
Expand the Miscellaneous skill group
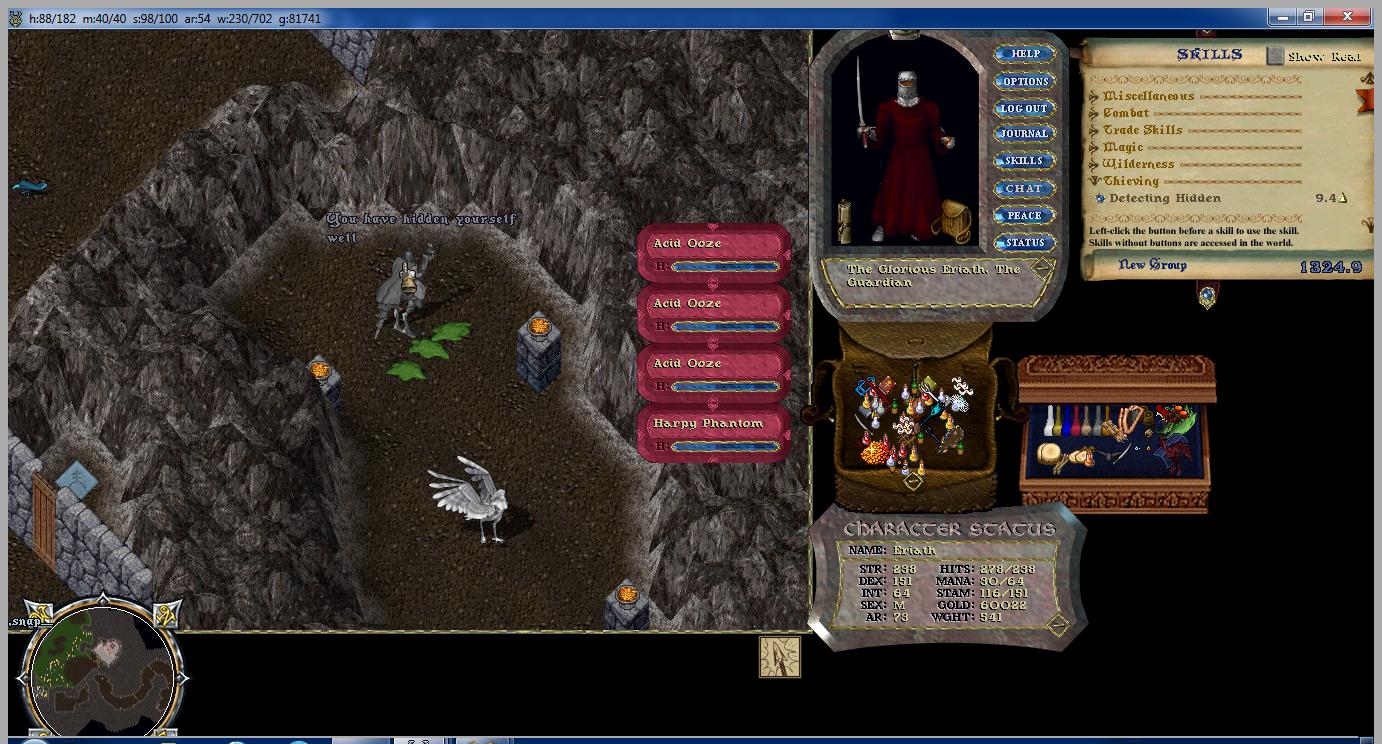tap(1095, 97)
